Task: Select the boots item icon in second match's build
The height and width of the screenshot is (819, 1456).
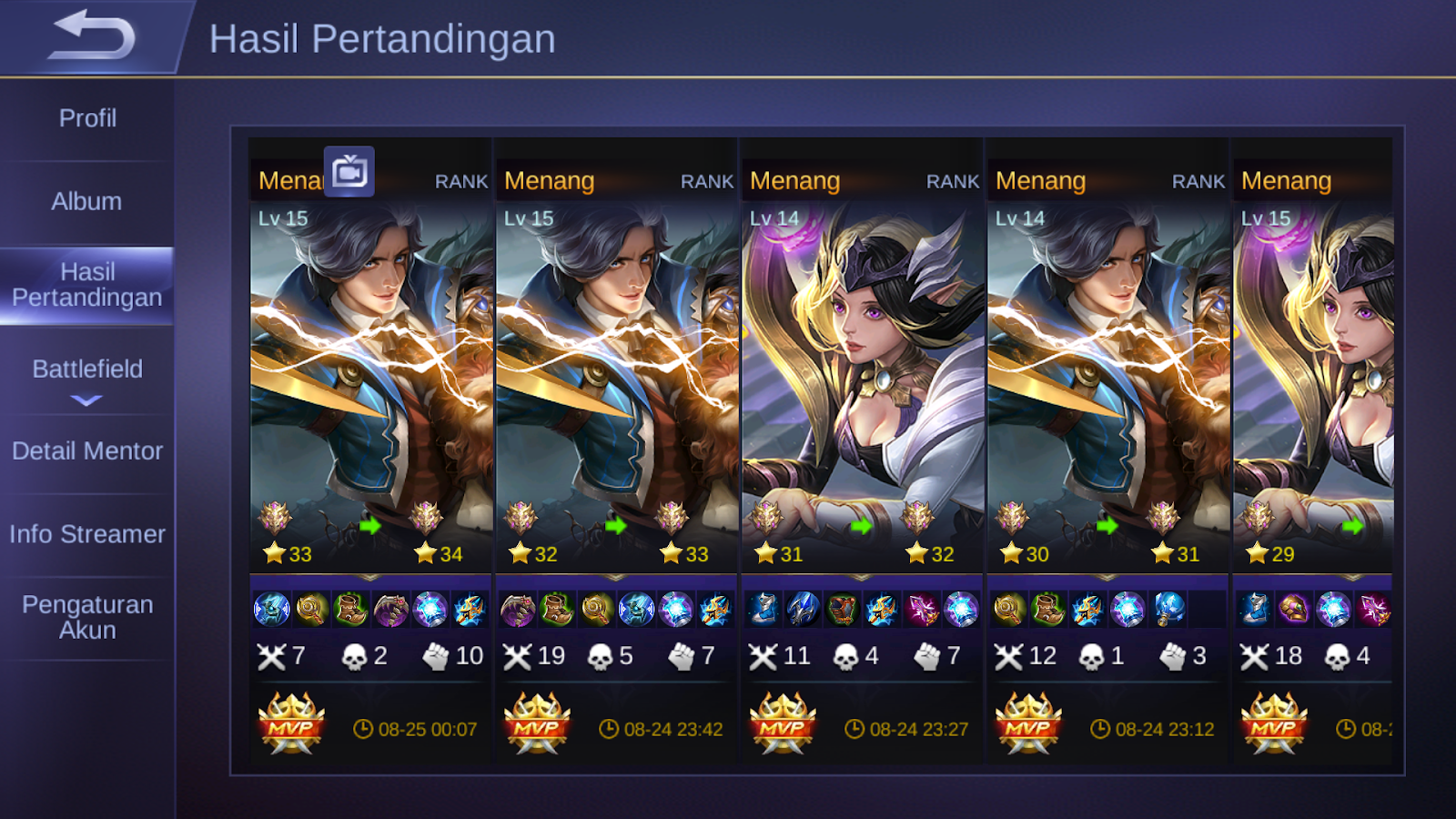Action: [557, 608]
